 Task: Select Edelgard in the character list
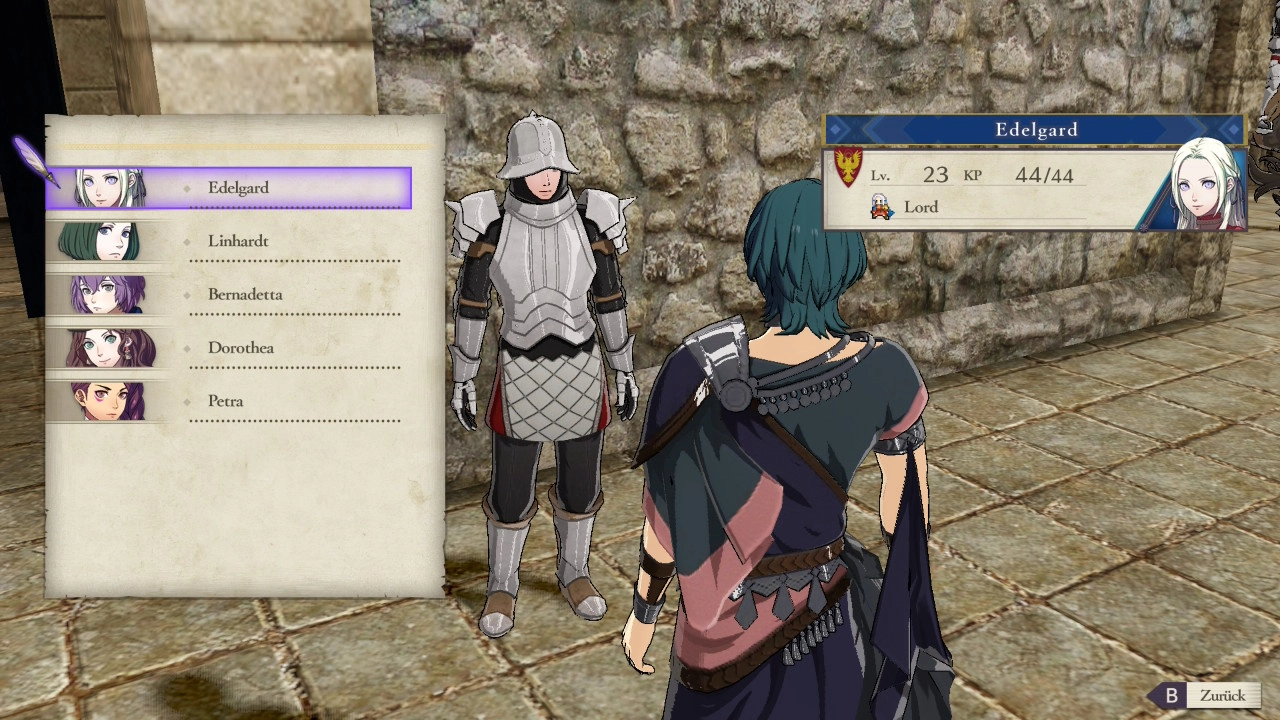pos(238,188)
